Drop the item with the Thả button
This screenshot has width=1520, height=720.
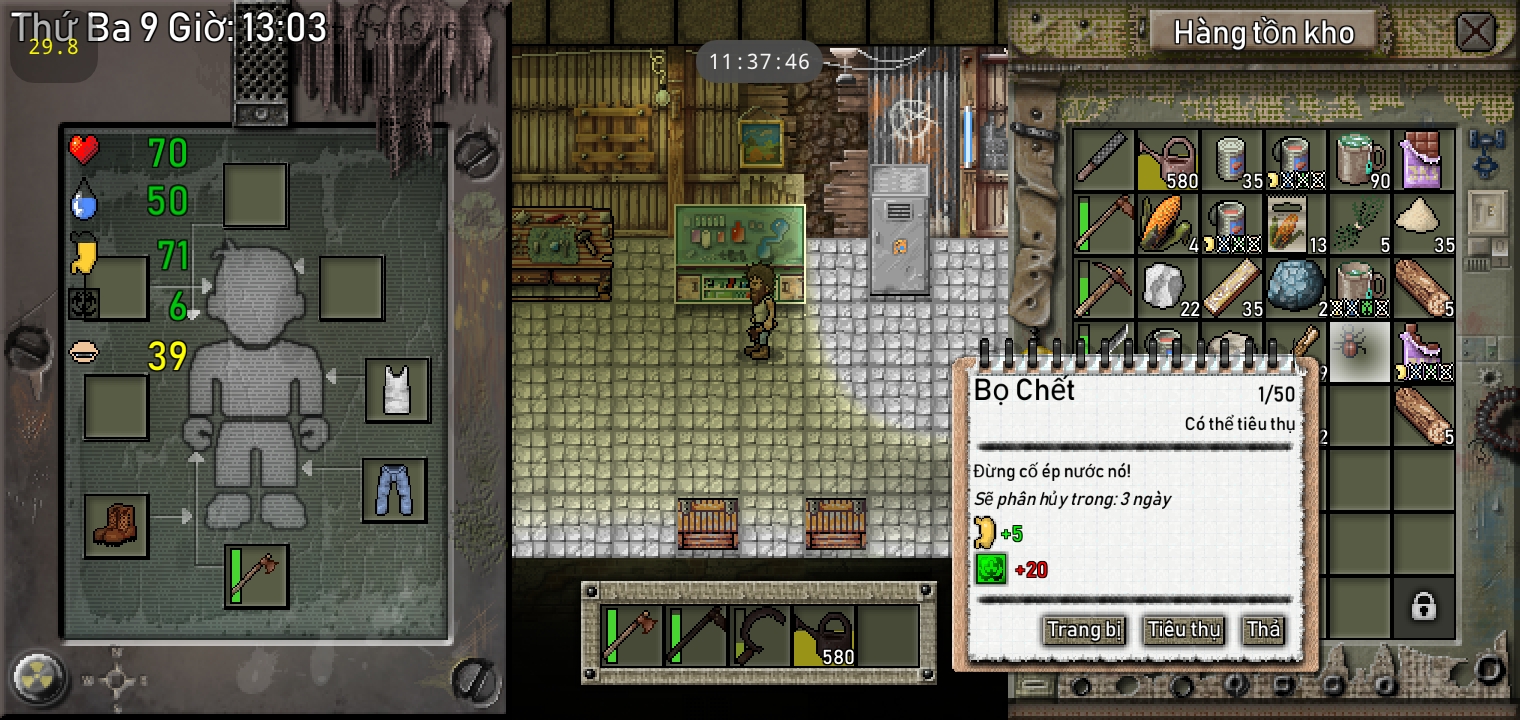[x=1263, y=630]
